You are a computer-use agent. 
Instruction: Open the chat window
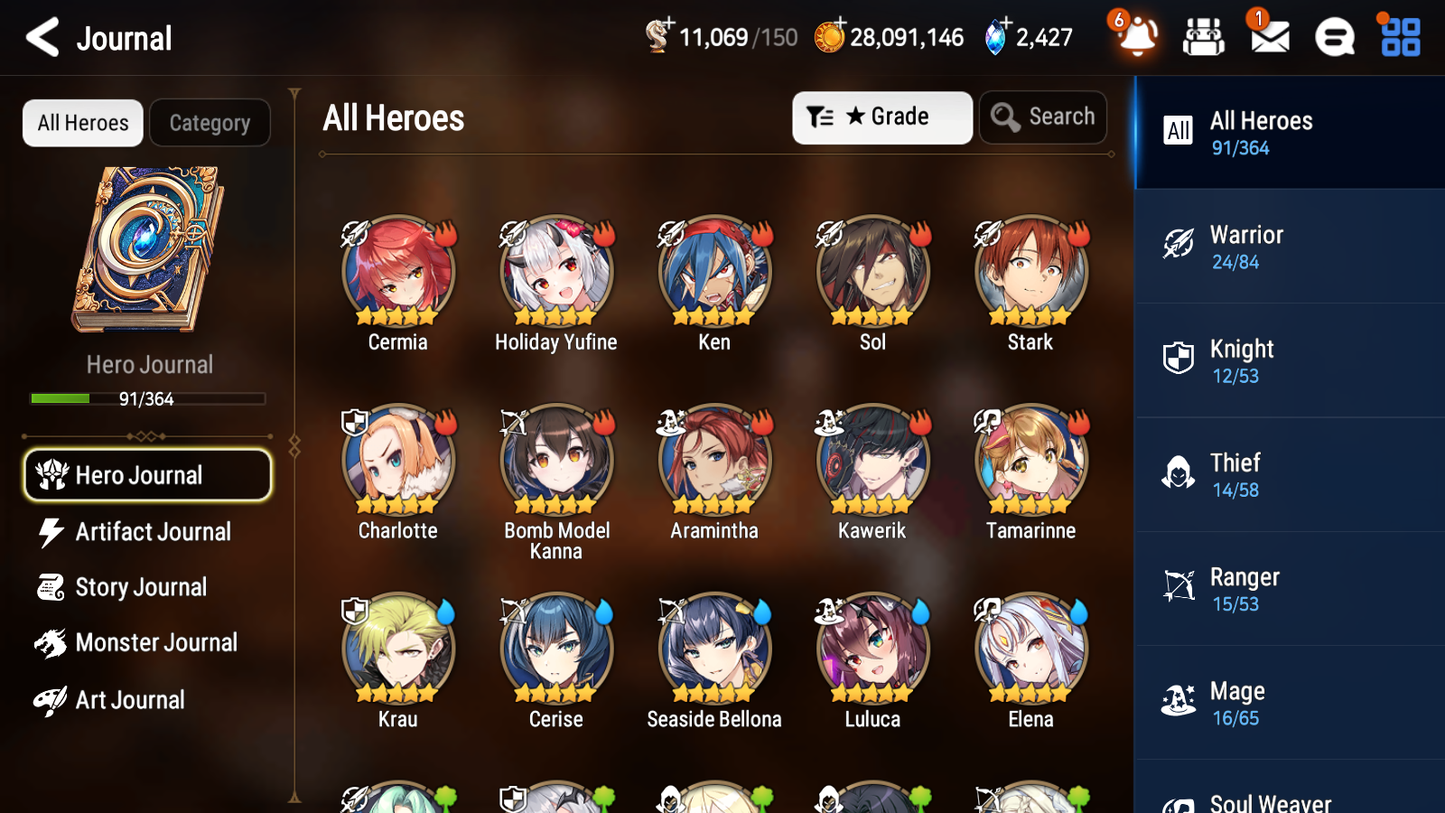tap(1333, 36)
